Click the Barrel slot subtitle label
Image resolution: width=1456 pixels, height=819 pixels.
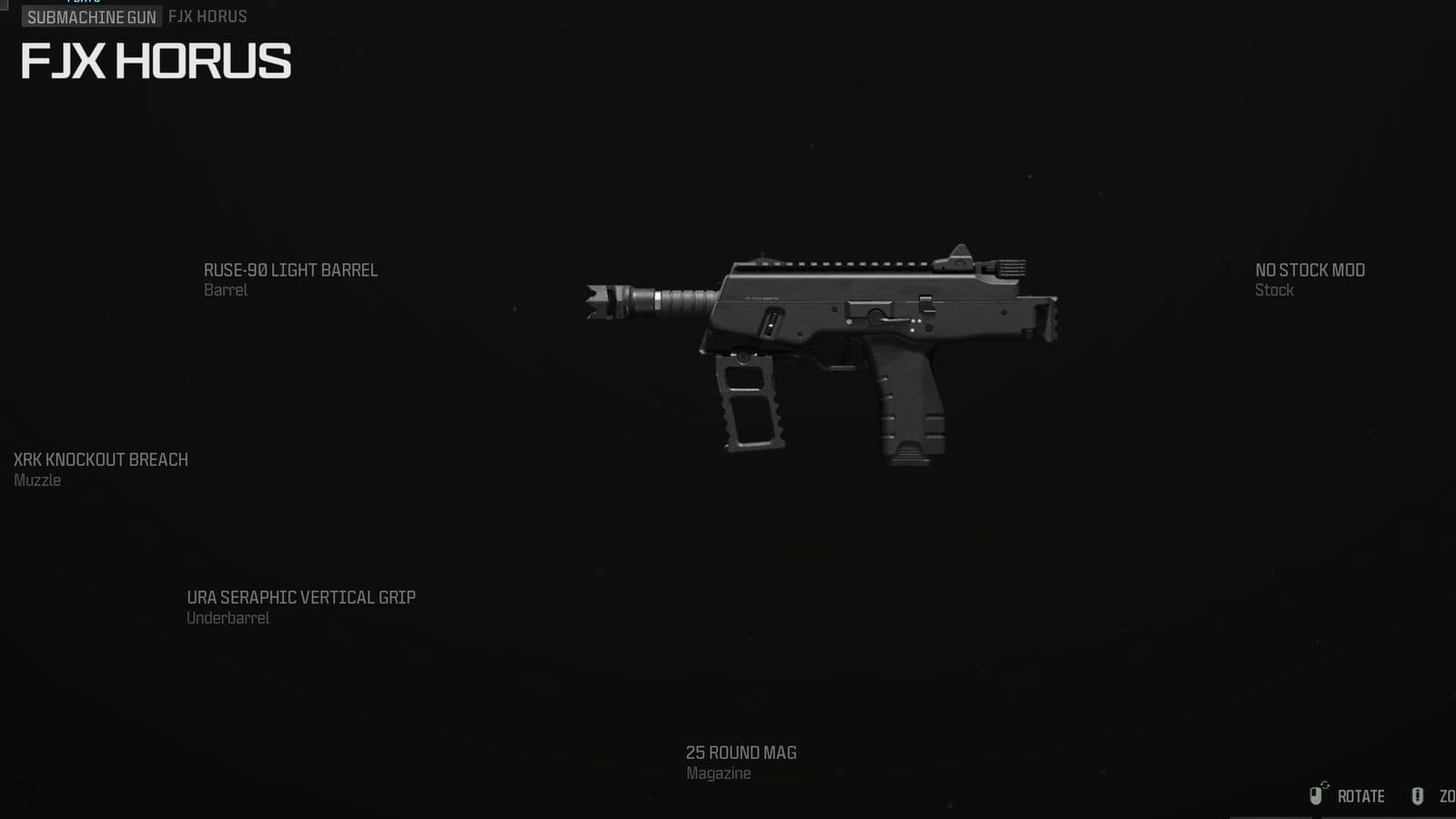(226, 290)
